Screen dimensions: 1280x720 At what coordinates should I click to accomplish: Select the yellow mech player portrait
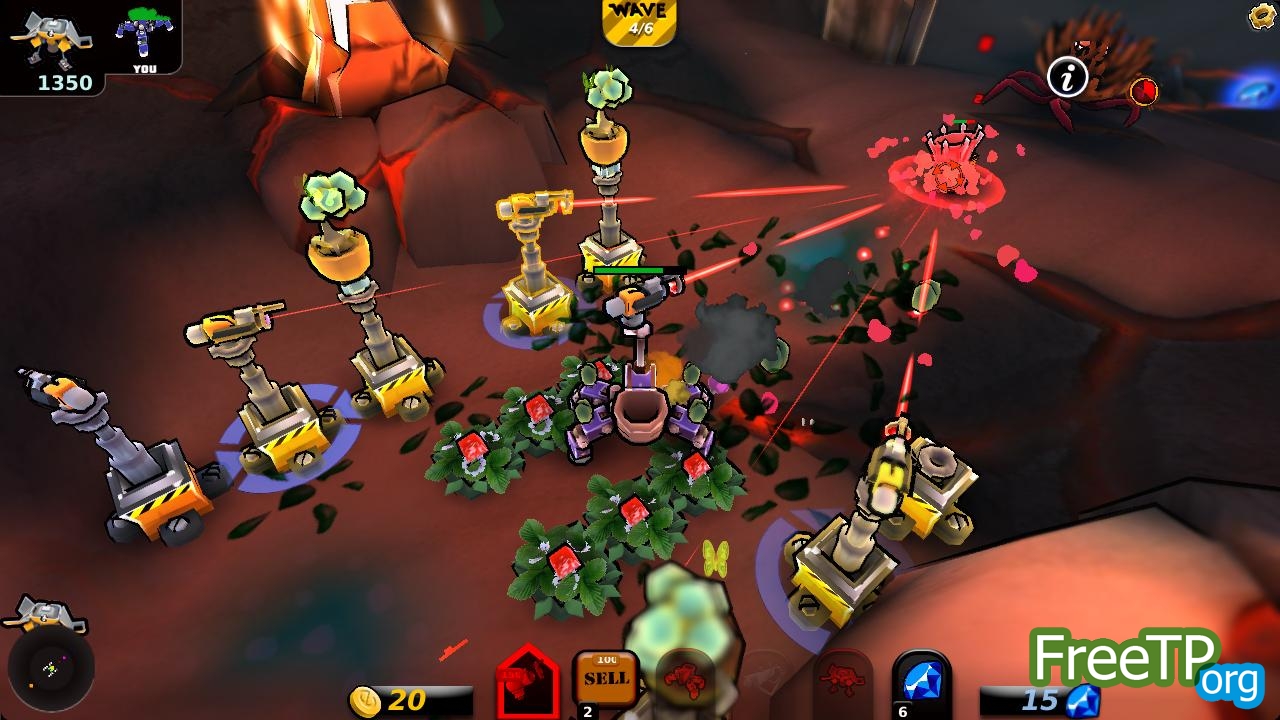[50, 36]
